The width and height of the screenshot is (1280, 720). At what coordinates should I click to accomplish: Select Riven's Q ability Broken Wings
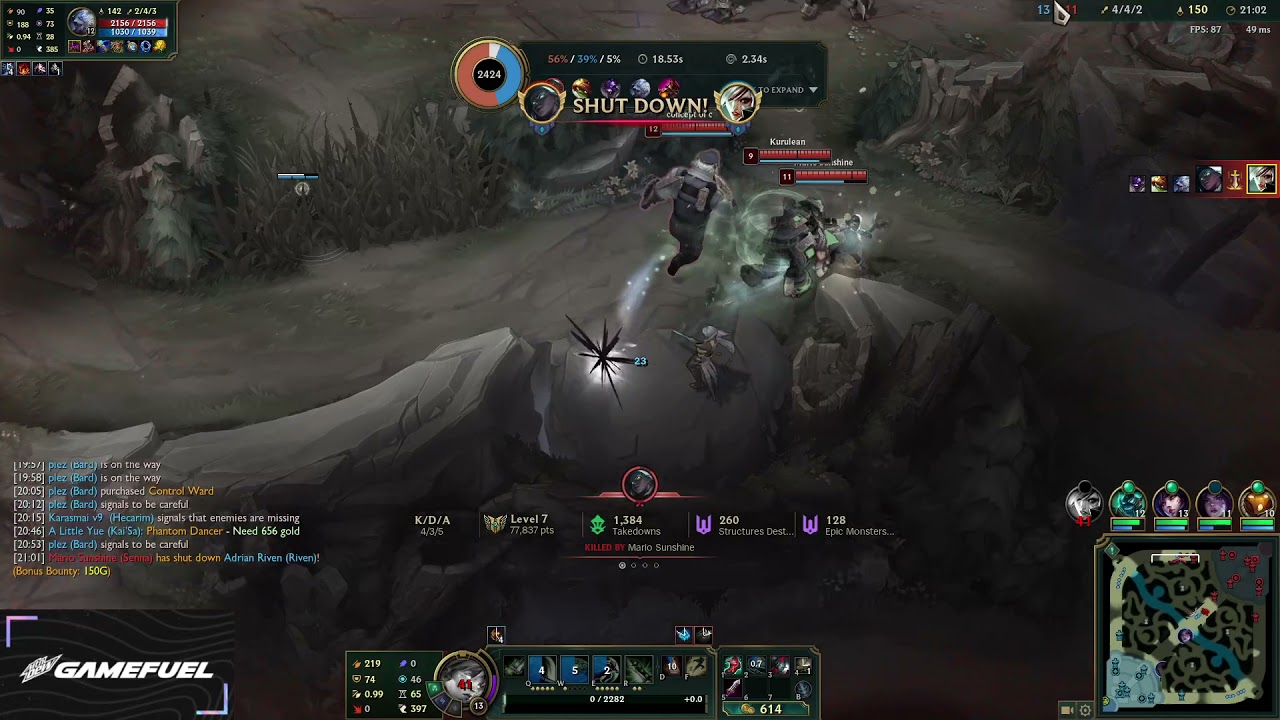(541, 669)
